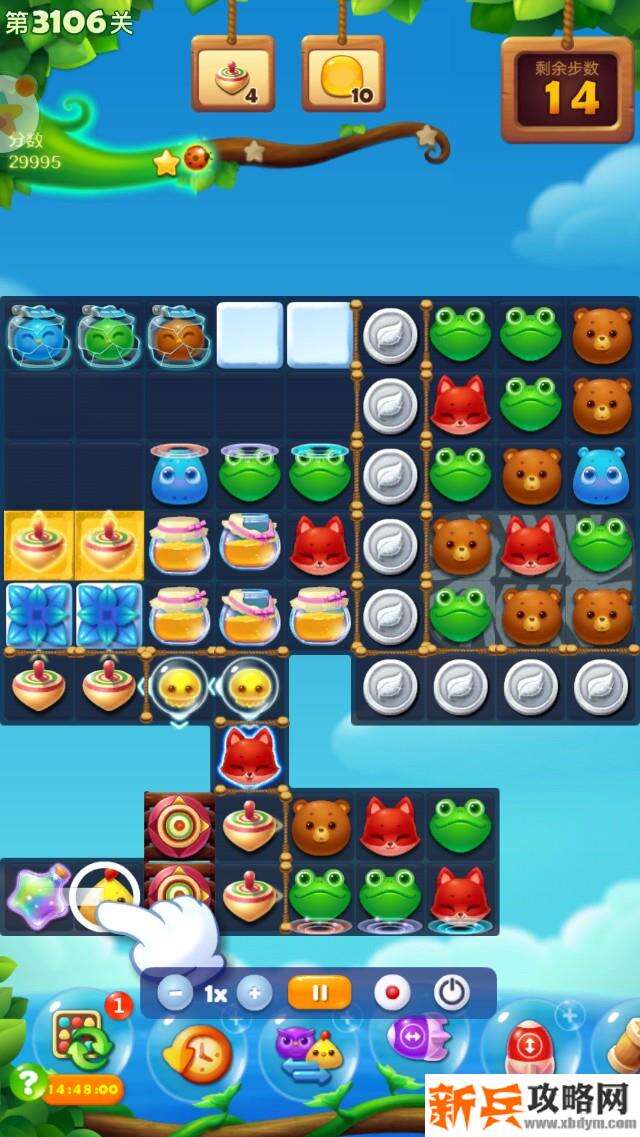Tap the rainbow star tile
Image resolution: width=640 pixels, height=1137 pixels.
pyautogui.click(x=38, y=895)
